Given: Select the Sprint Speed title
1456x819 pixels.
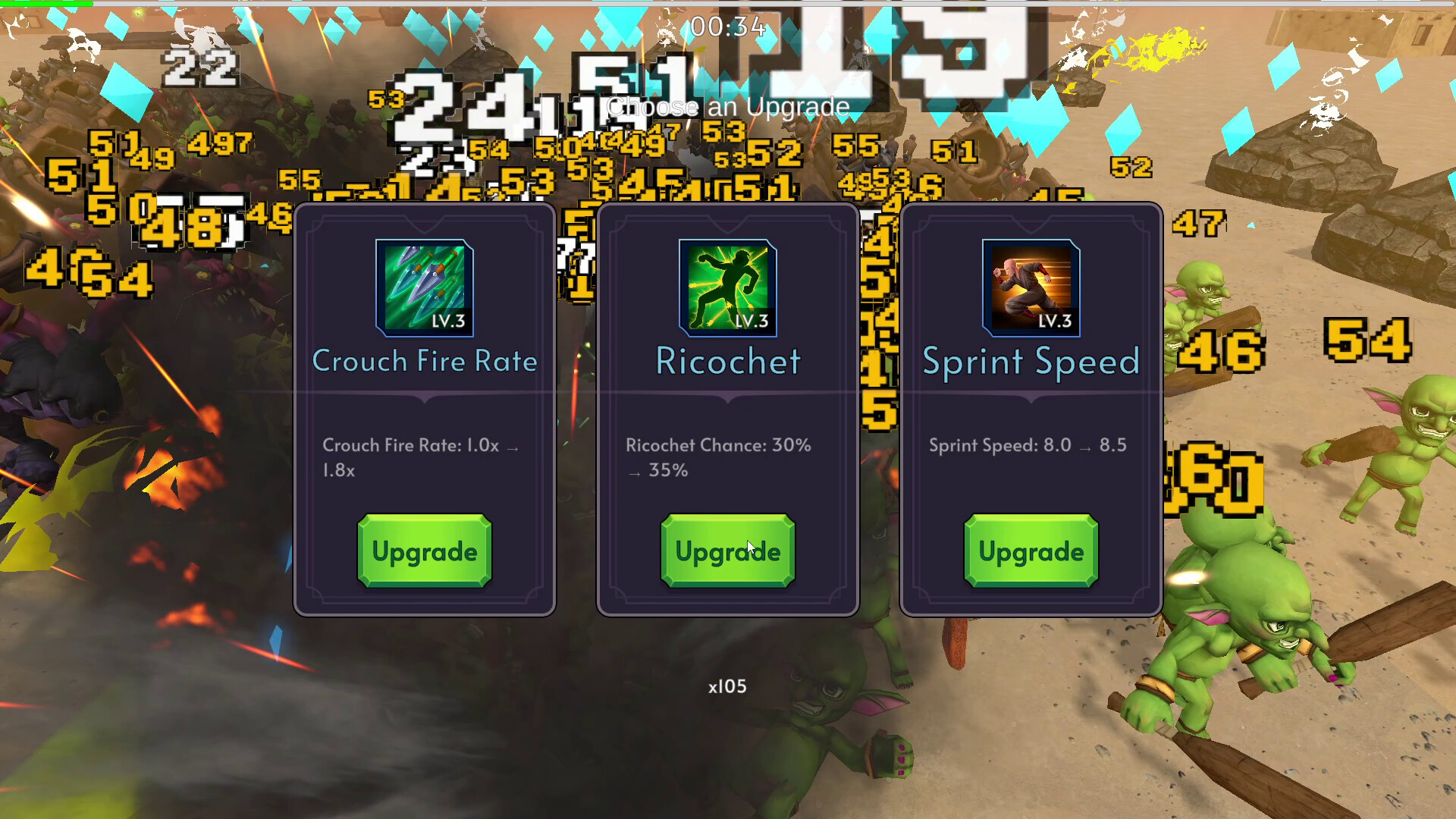Looking at the screenshot, I should [x=1031, y=362].
